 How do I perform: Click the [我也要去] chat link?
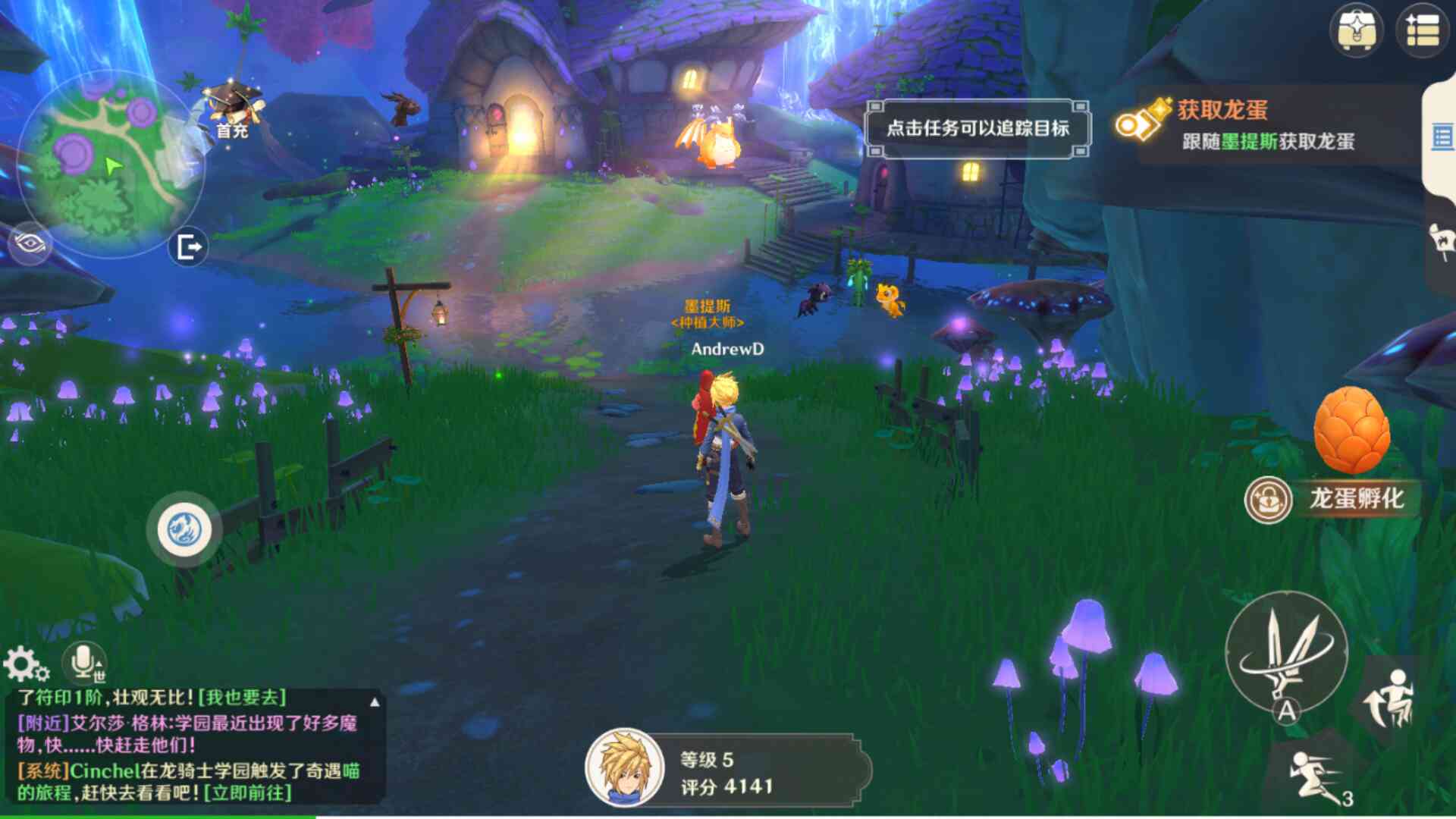pyautogui.click(x=242, y=698)
